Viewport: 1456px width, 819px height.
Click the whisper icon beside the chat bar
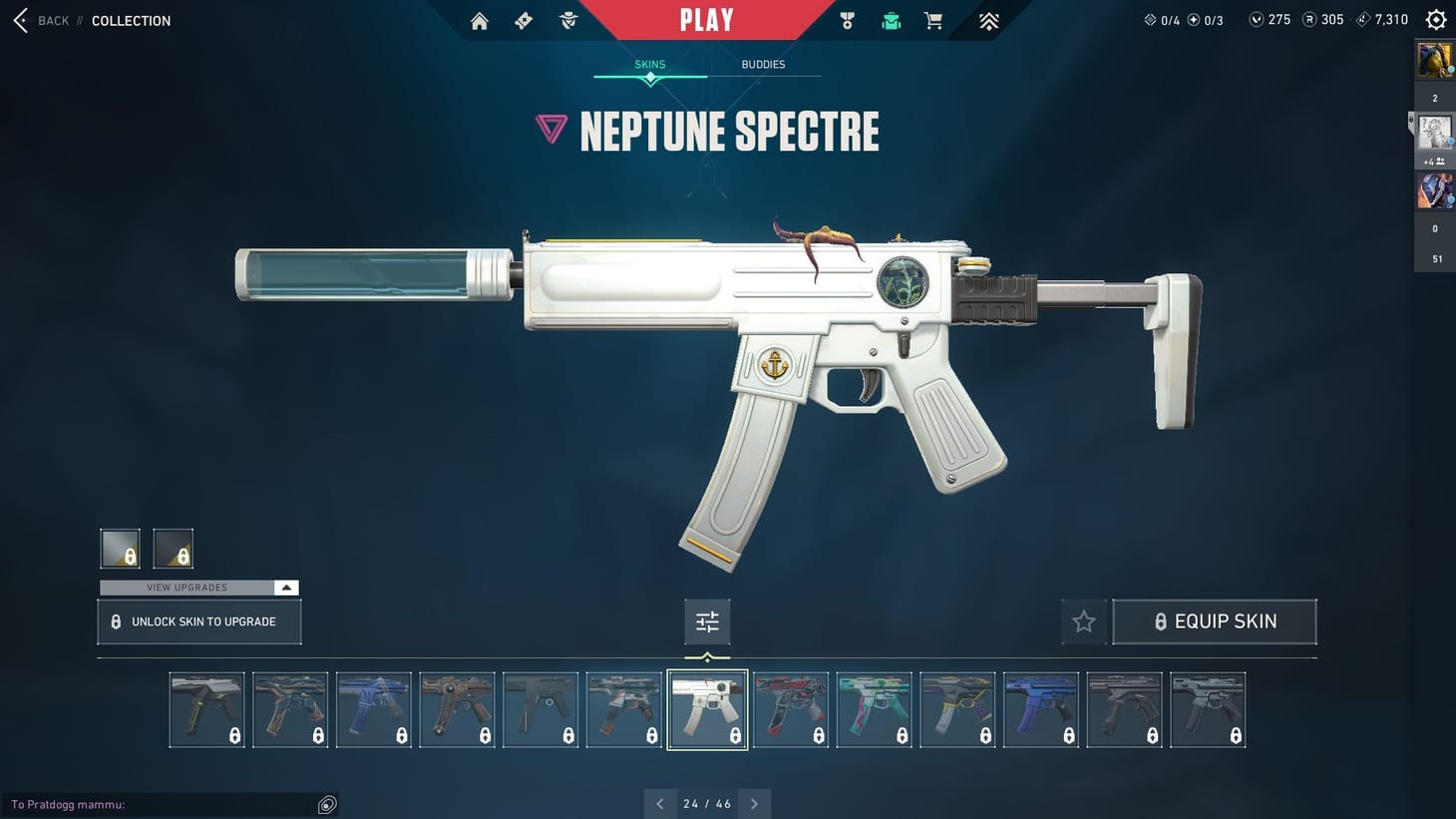[326, 804]
